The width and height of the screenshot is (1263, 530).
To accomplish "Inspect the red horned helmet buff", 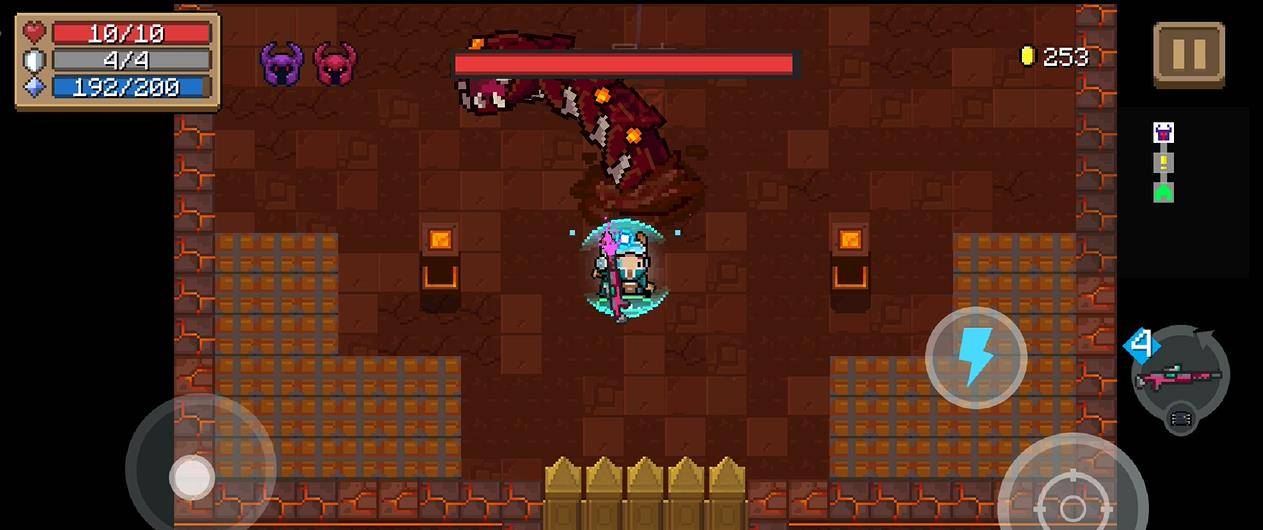I will (335, 63).
